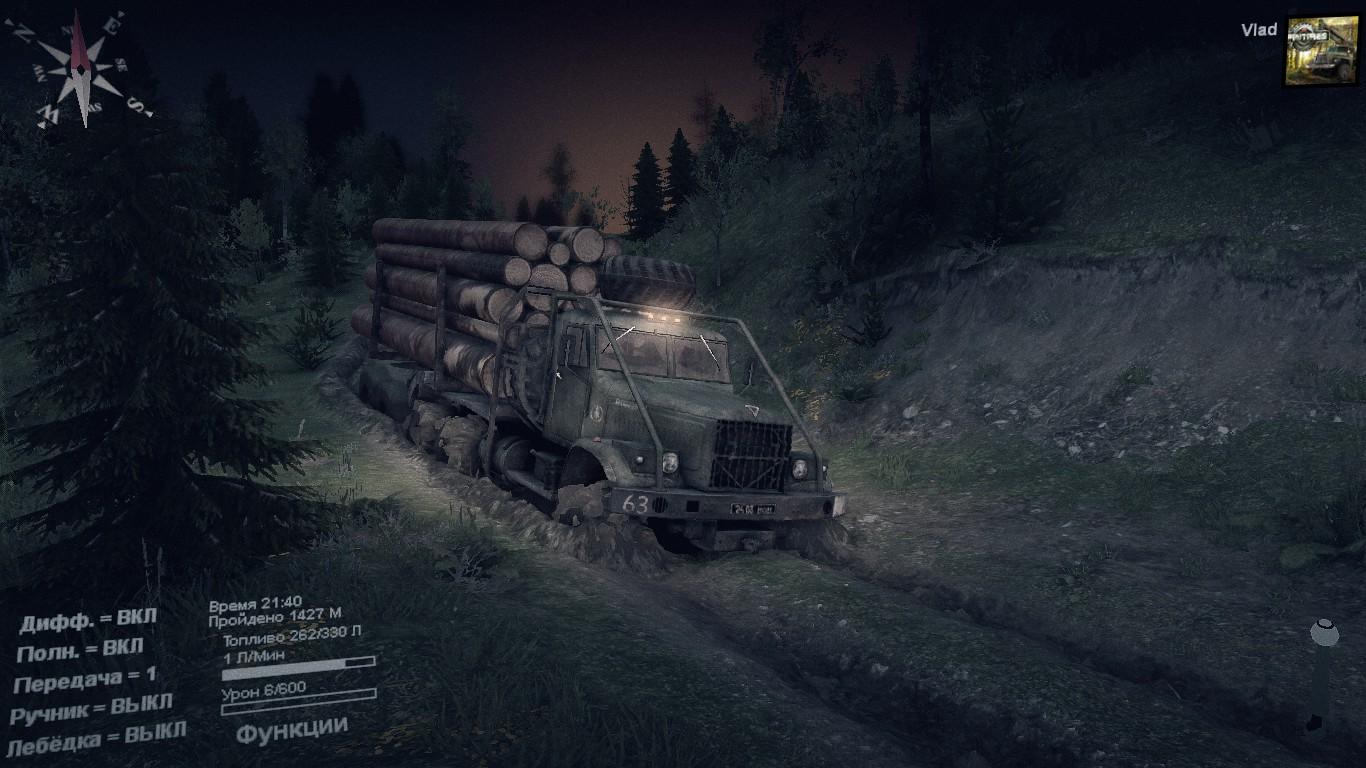1366x768 pixels.
Task: Toggle the Ручник handbrake
Action: [x=91, y=708]
